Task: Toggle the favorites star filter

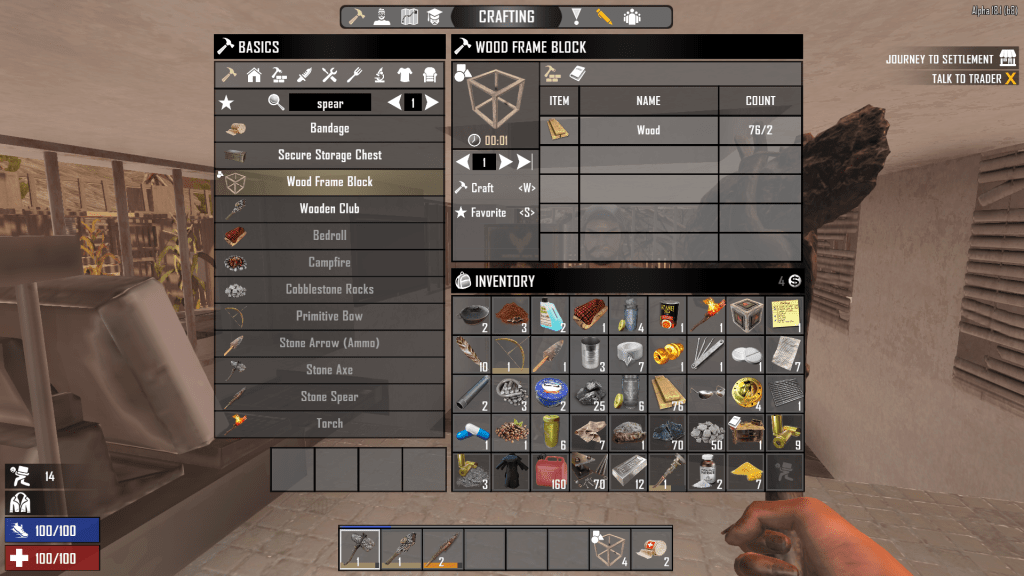Action: tap(226, 102)
